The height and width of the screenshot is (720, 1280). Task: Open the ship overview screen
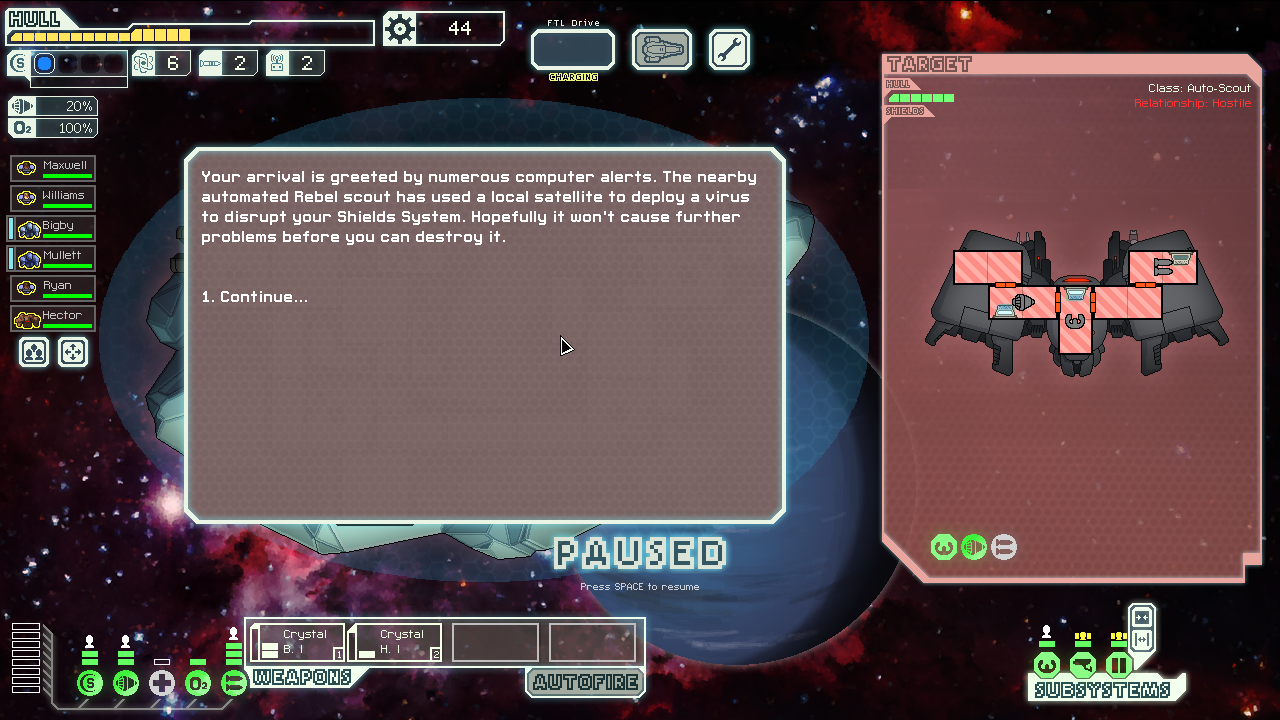click(x=661, y=50)
